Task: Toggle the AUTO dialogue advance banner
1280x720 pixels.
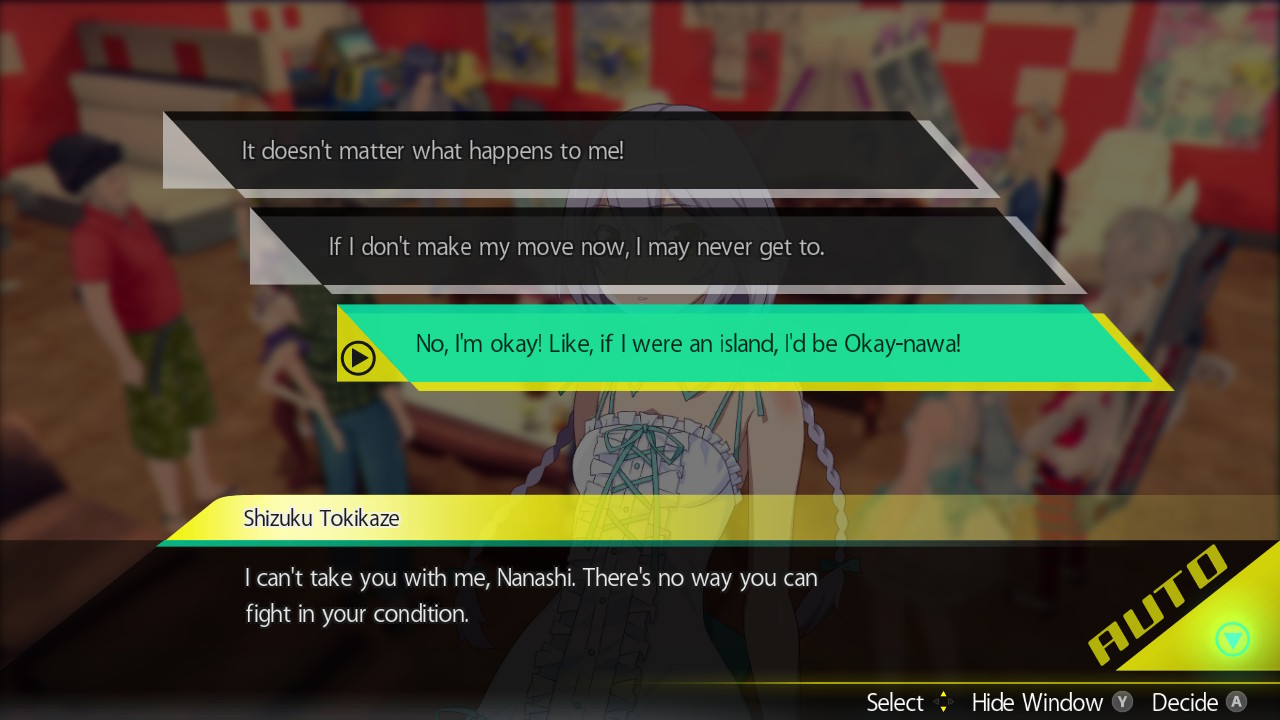Action: coord(1159,605)
